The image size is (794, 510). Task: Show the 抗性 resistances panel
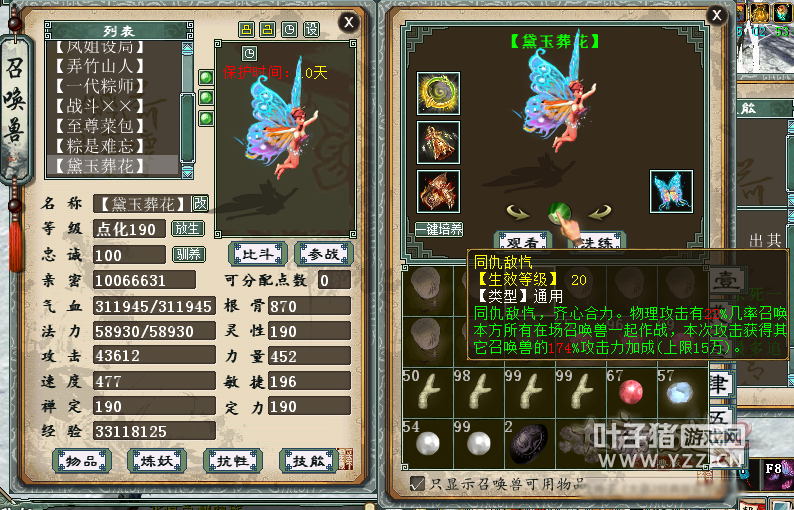point(232,459)
